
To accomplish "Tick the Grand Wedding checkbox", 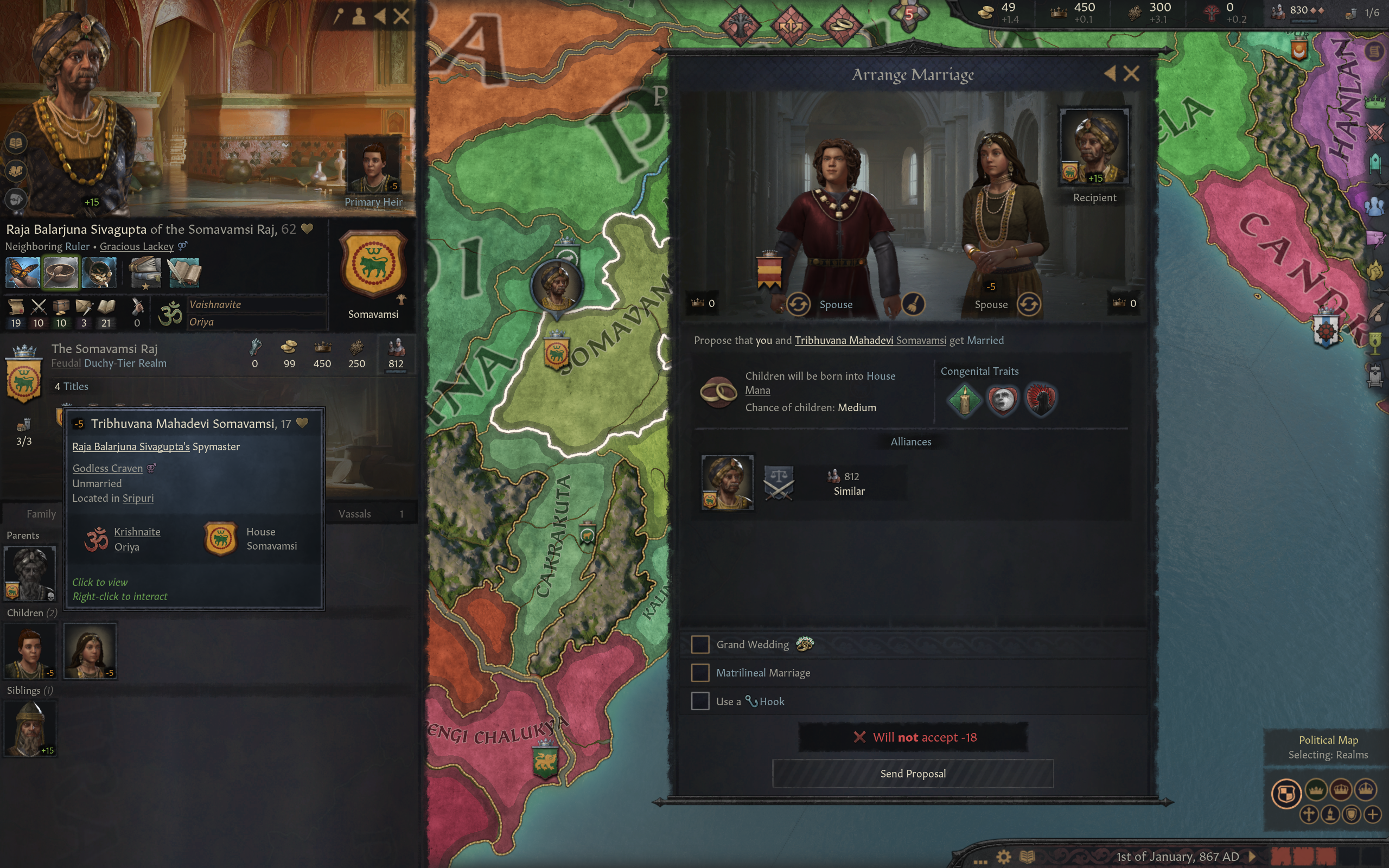I will (700, 644).
